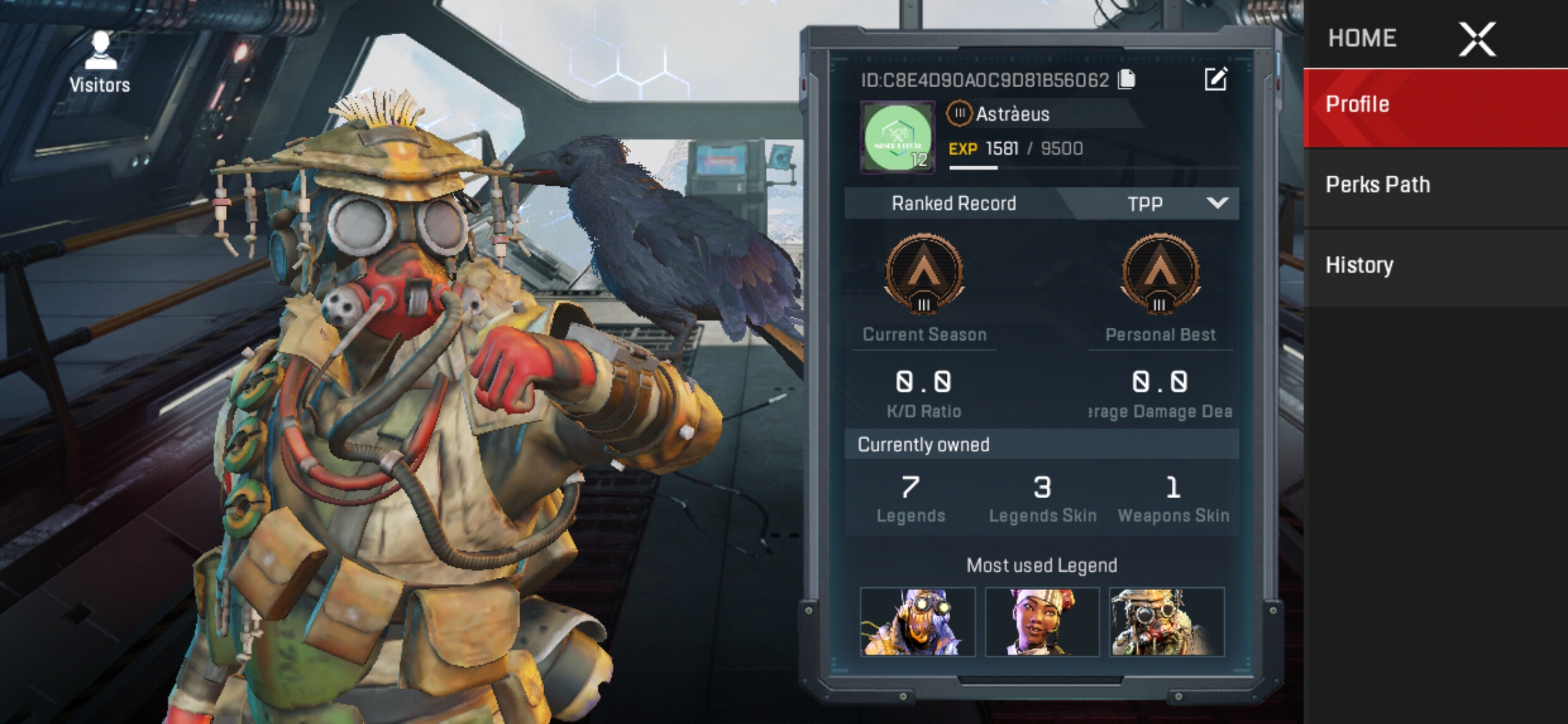This screenshot has width=1568, height=724.
Task: Show the 7 owned Legends
Action: (x=911, y=498)
